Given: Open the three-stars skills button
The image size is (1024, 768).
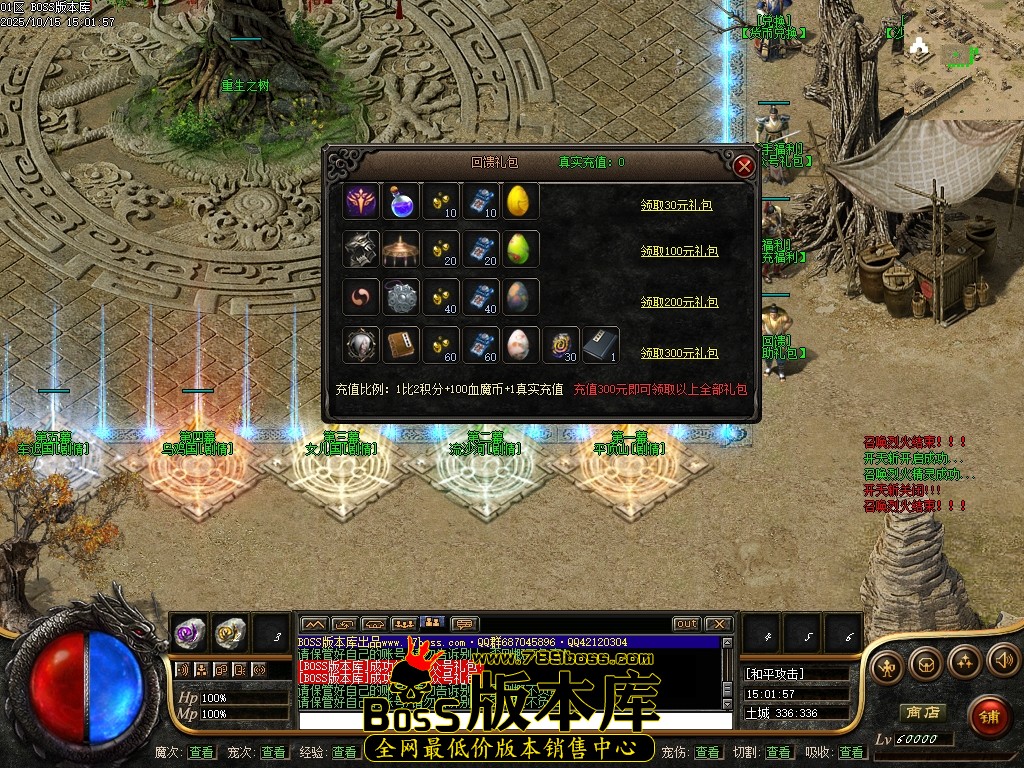Looking at the screenshot, I should [965, 660].
